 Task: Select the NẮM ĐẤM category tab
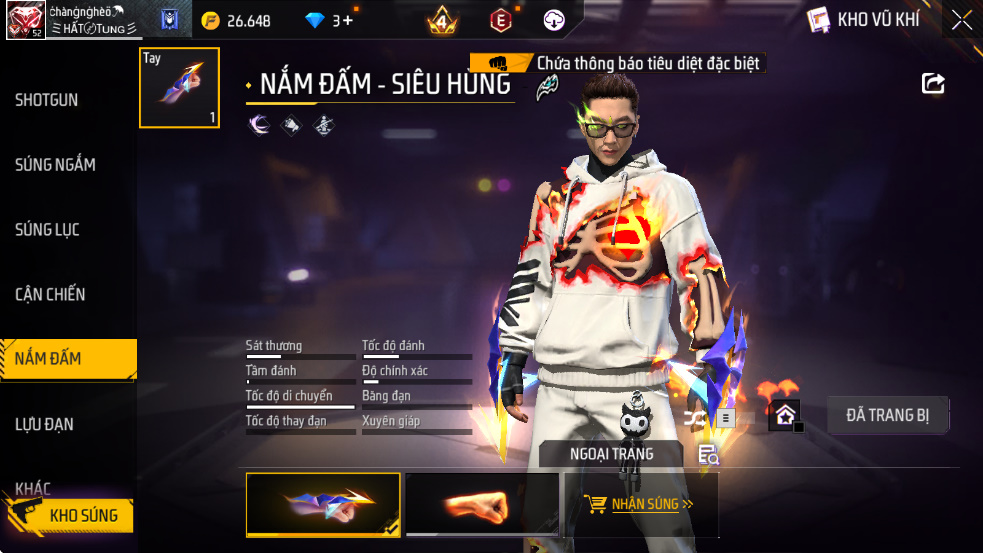point(50,359)
